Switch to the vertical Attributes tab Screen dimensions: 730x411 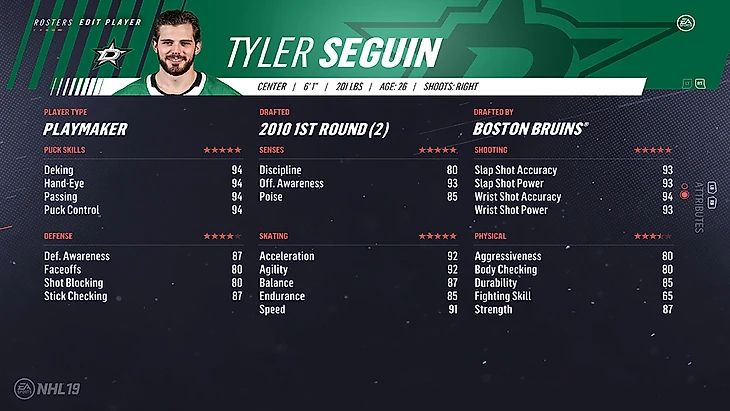coord(697,207)
